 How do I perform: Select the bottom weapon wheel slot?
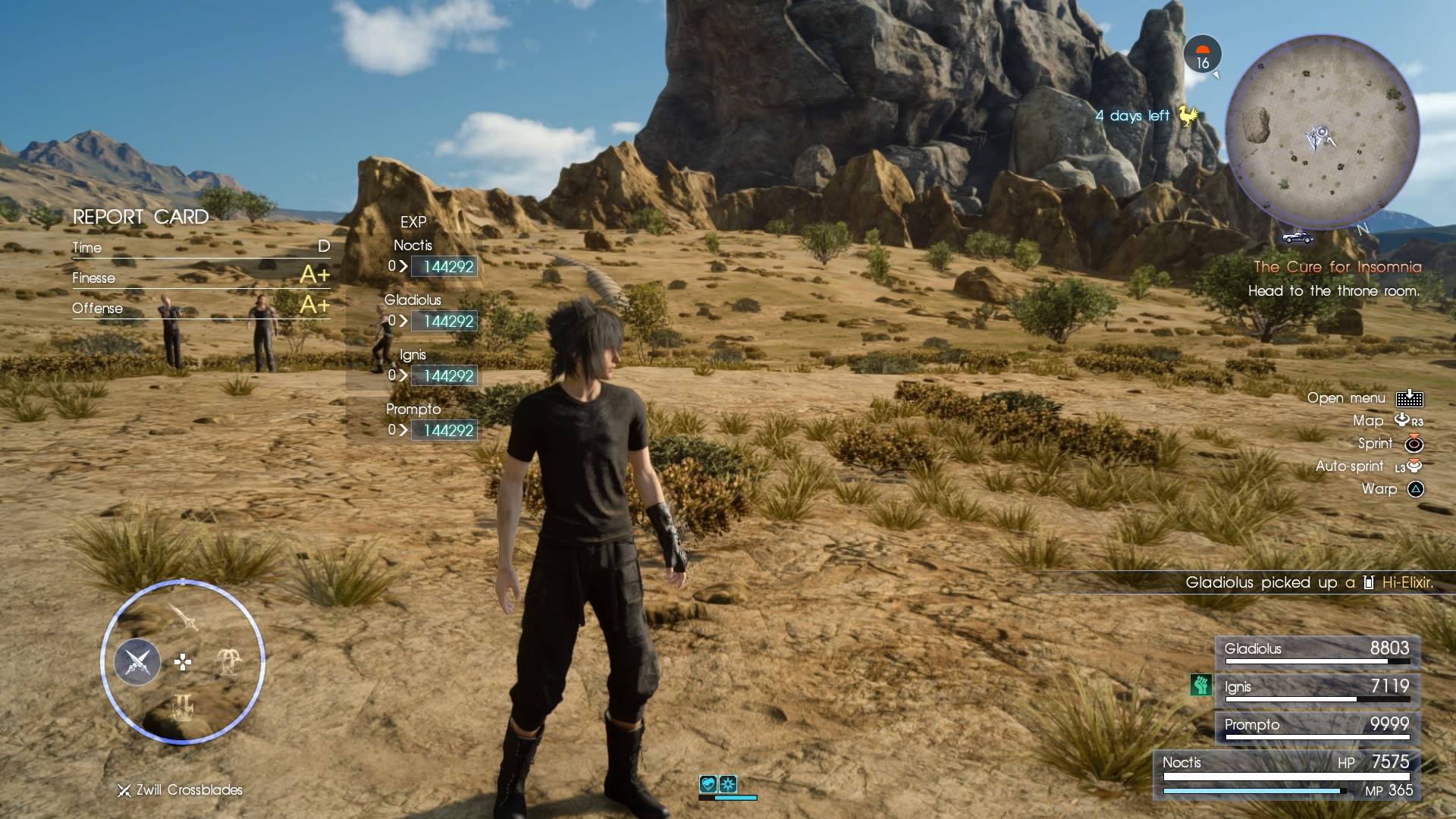pyautogui.click(x=183, y=708)
